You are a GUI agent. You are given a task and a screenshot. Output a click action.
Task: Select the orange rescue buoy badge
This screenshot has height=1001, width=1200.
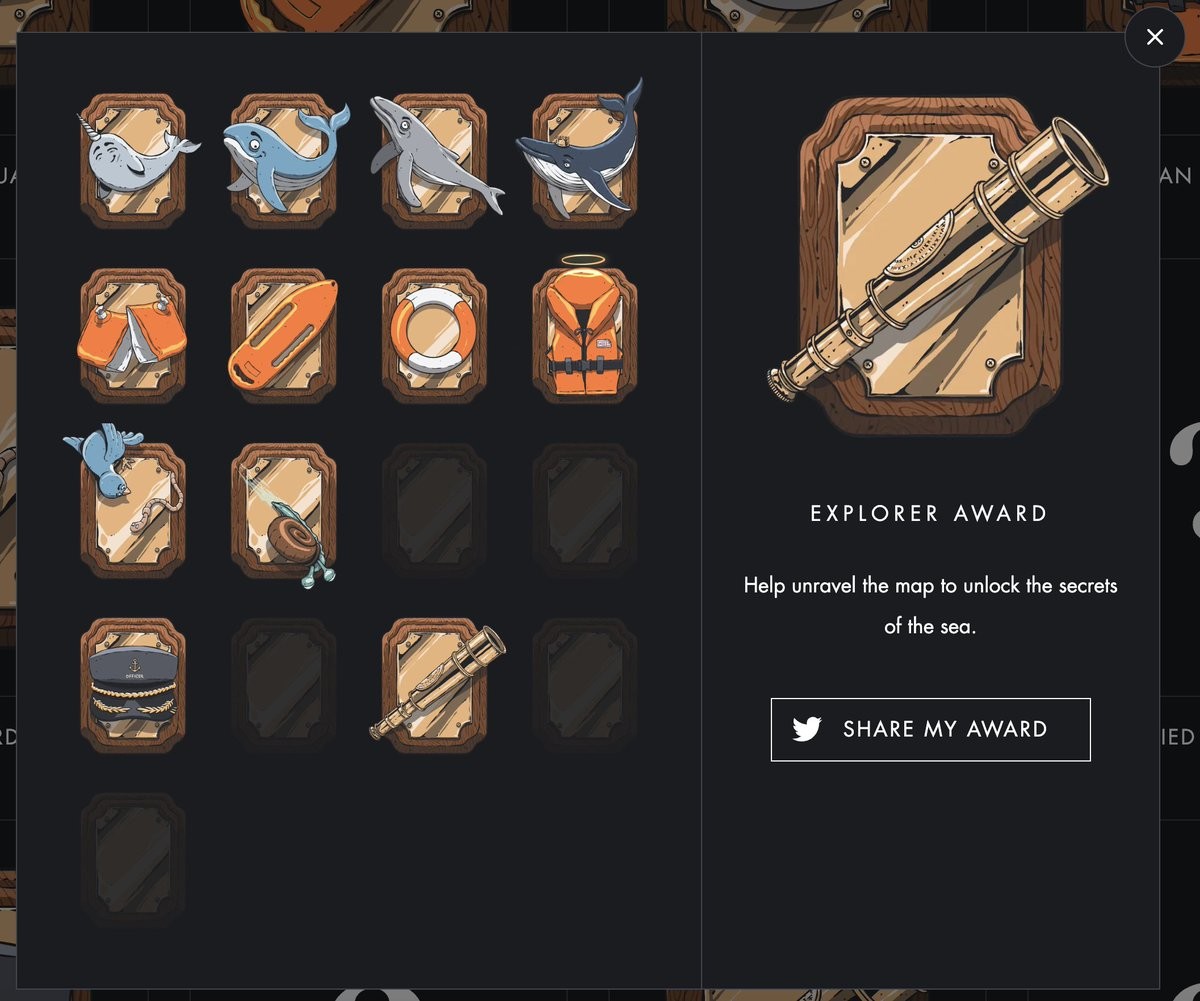(284, 335)
